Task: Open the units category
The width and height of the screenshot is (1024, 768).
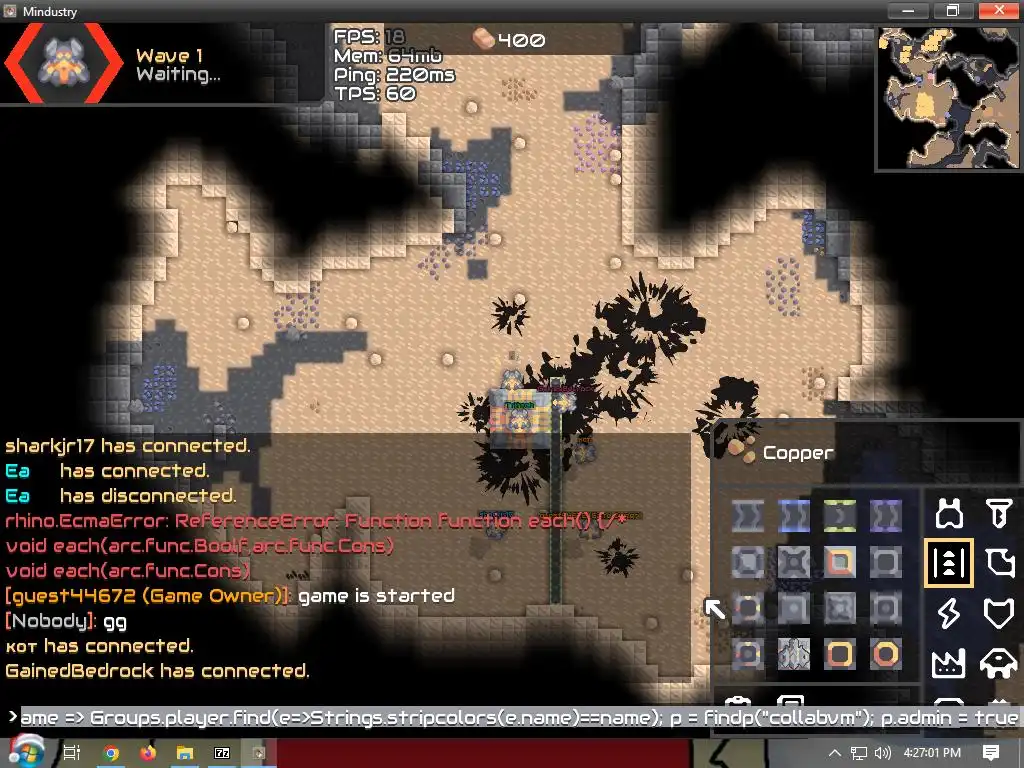Action: pyautogui.click(x=998, y=661)
